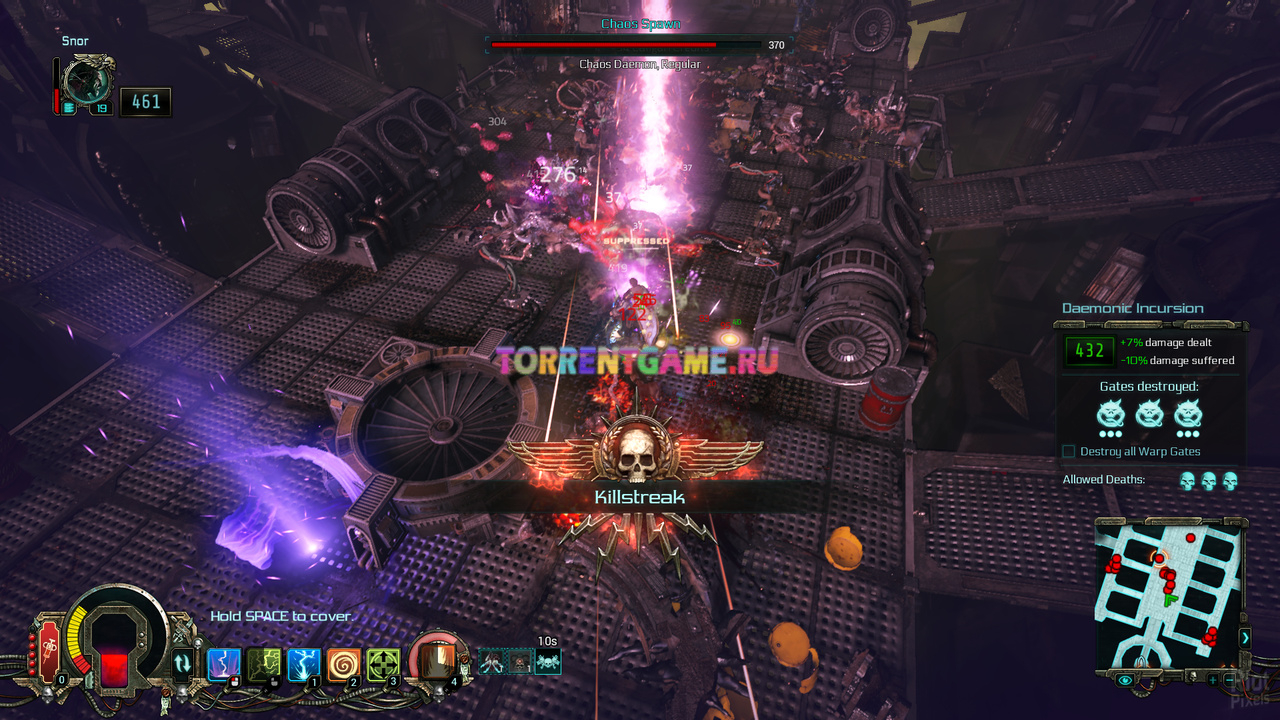1280x720 pixels.
Task: Activate the purple lightning strike skill
Action: pos(222,664)
